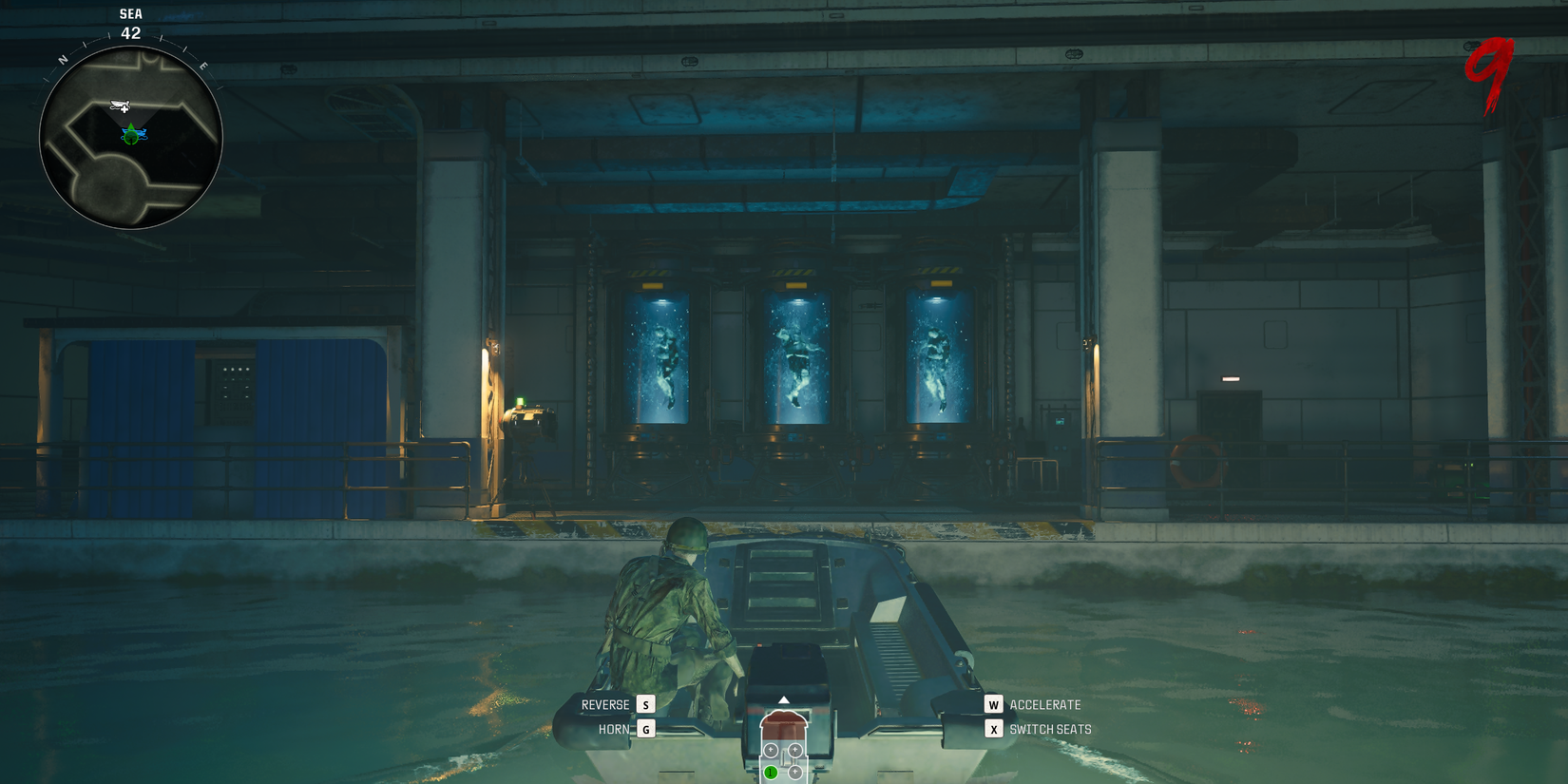Click the W ACCELERATE key prompt
Image resolution: width=1568 pixels, height=784 pixels.
pos(994,704)
